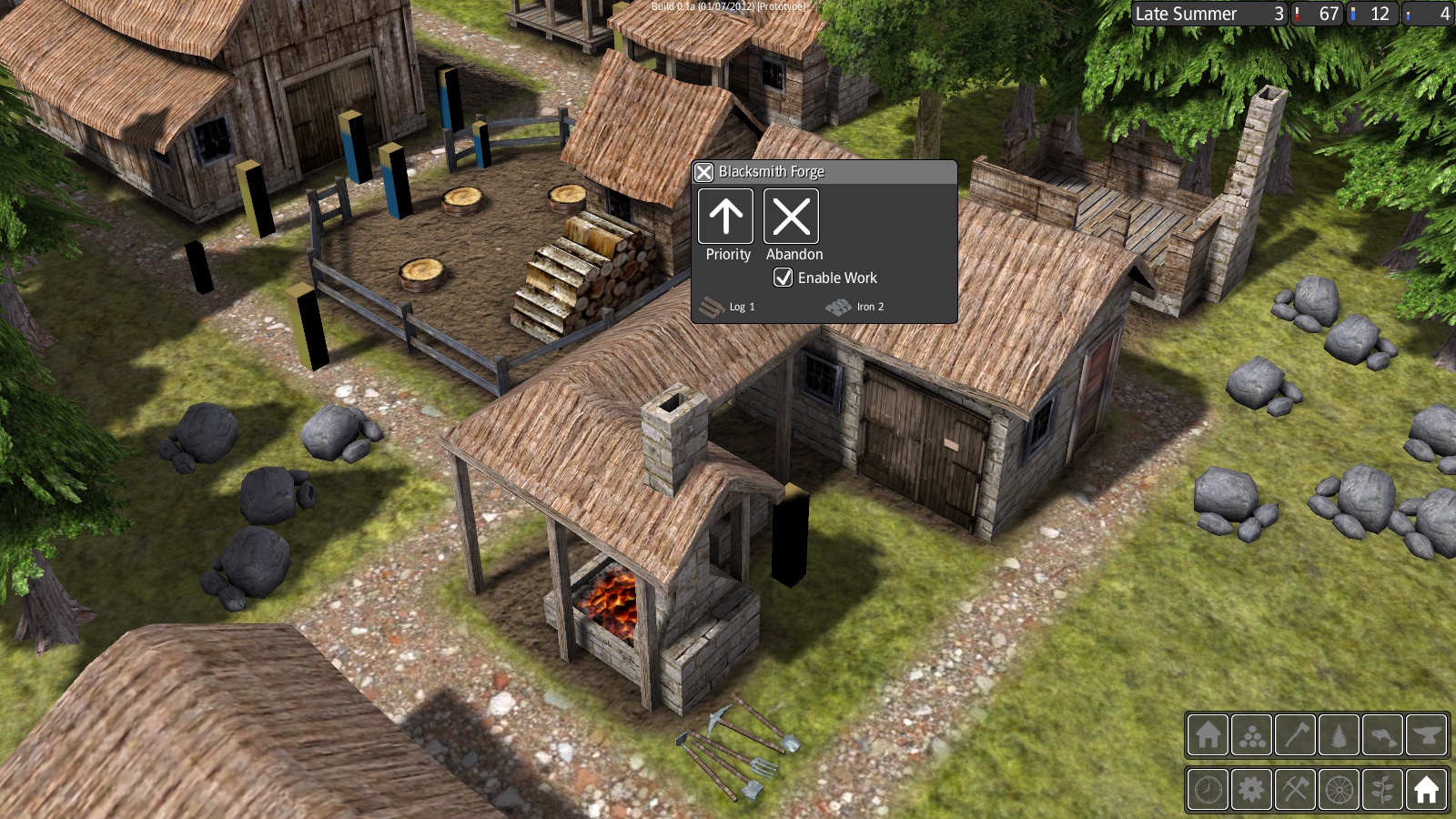Viewport: 1456px width, 819px height.
Task: Select the axe woodcutting icon
Action: coord(1295,735)
